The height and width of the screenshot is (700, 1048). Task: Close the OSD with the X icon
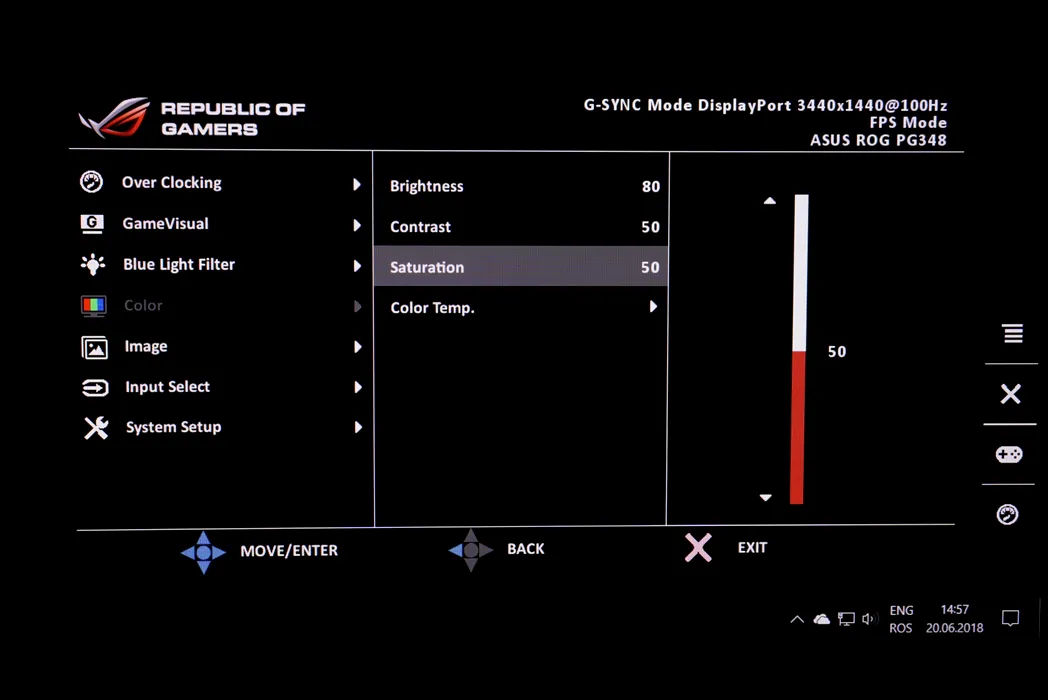[1010, 394]
